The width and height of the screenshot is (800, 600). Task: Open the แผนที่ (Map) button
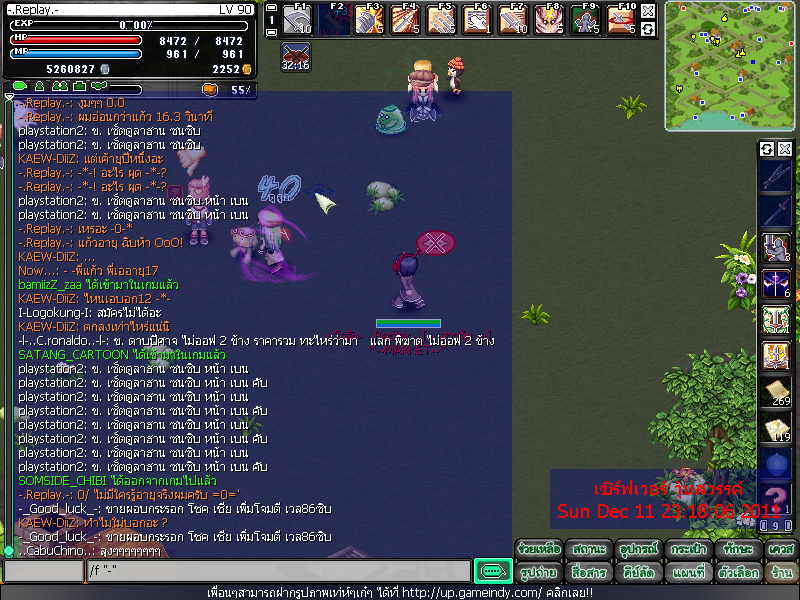(x=689, y=573)
